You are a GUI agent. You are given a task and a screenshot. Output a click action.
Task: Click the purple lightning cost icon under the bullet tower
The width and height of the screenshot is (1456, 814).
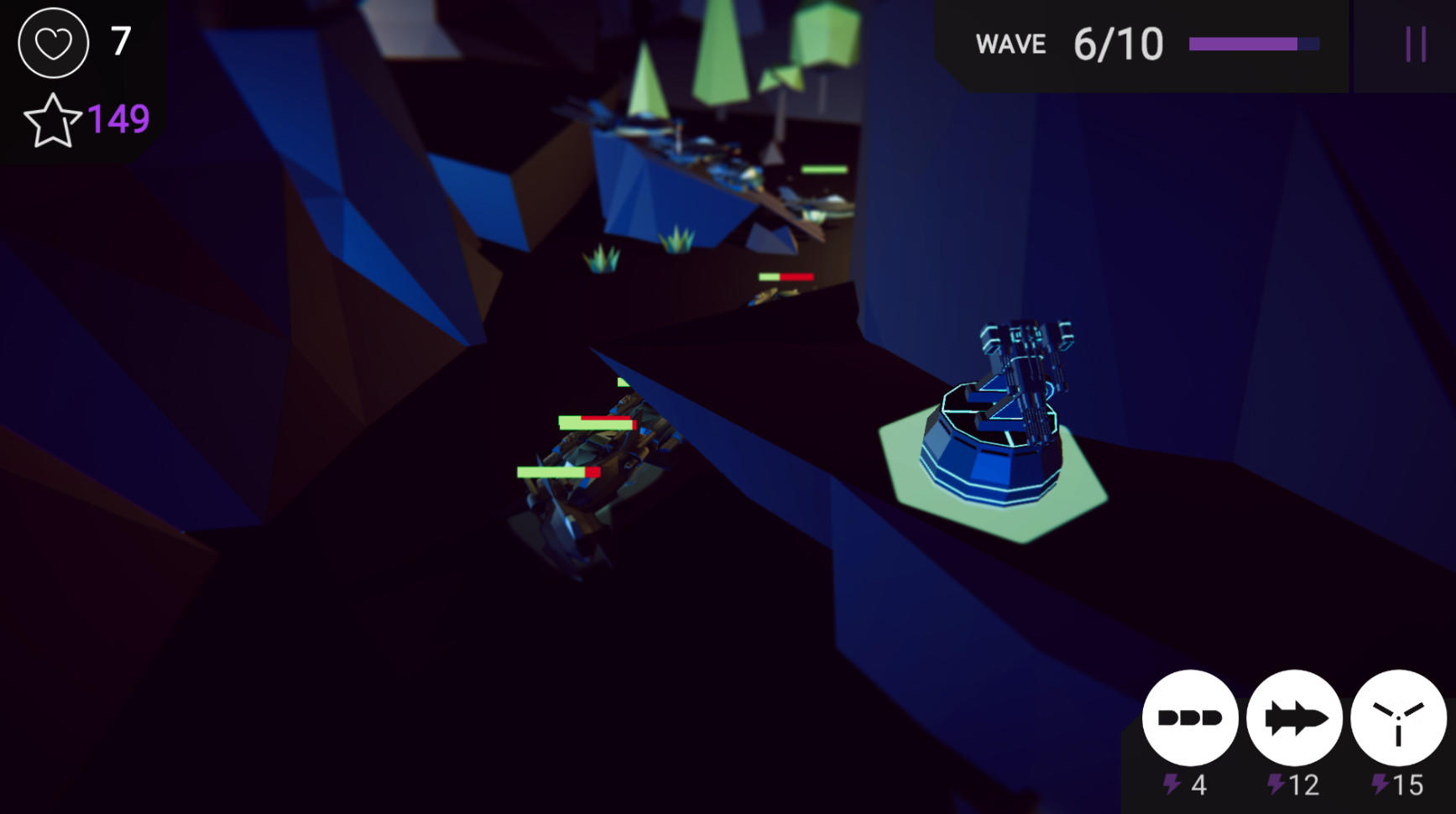[x=1170, y=782]
